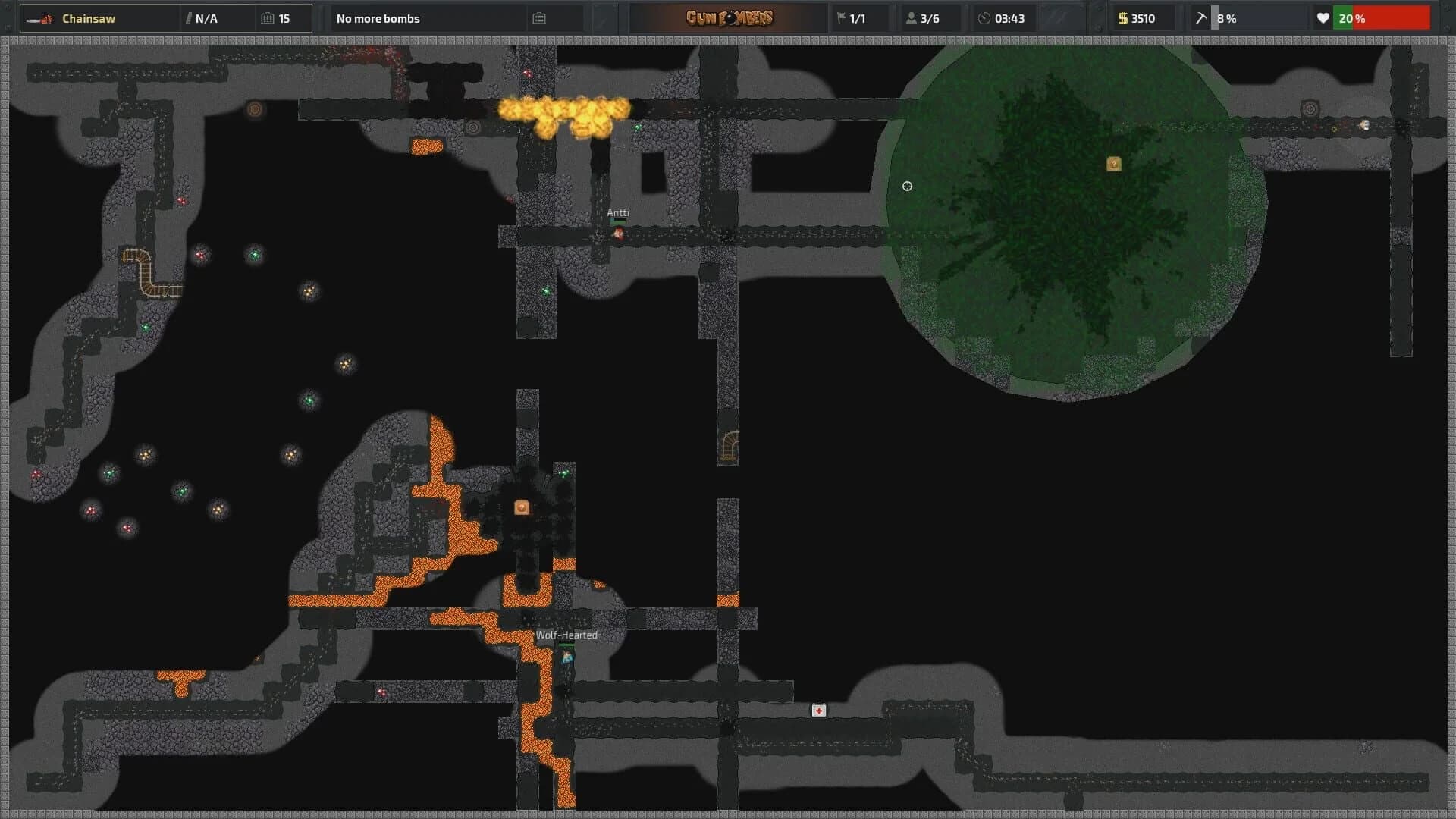Click the player count icon showing 3/6
Viewport: 1456px width, 819px height.
910,18
